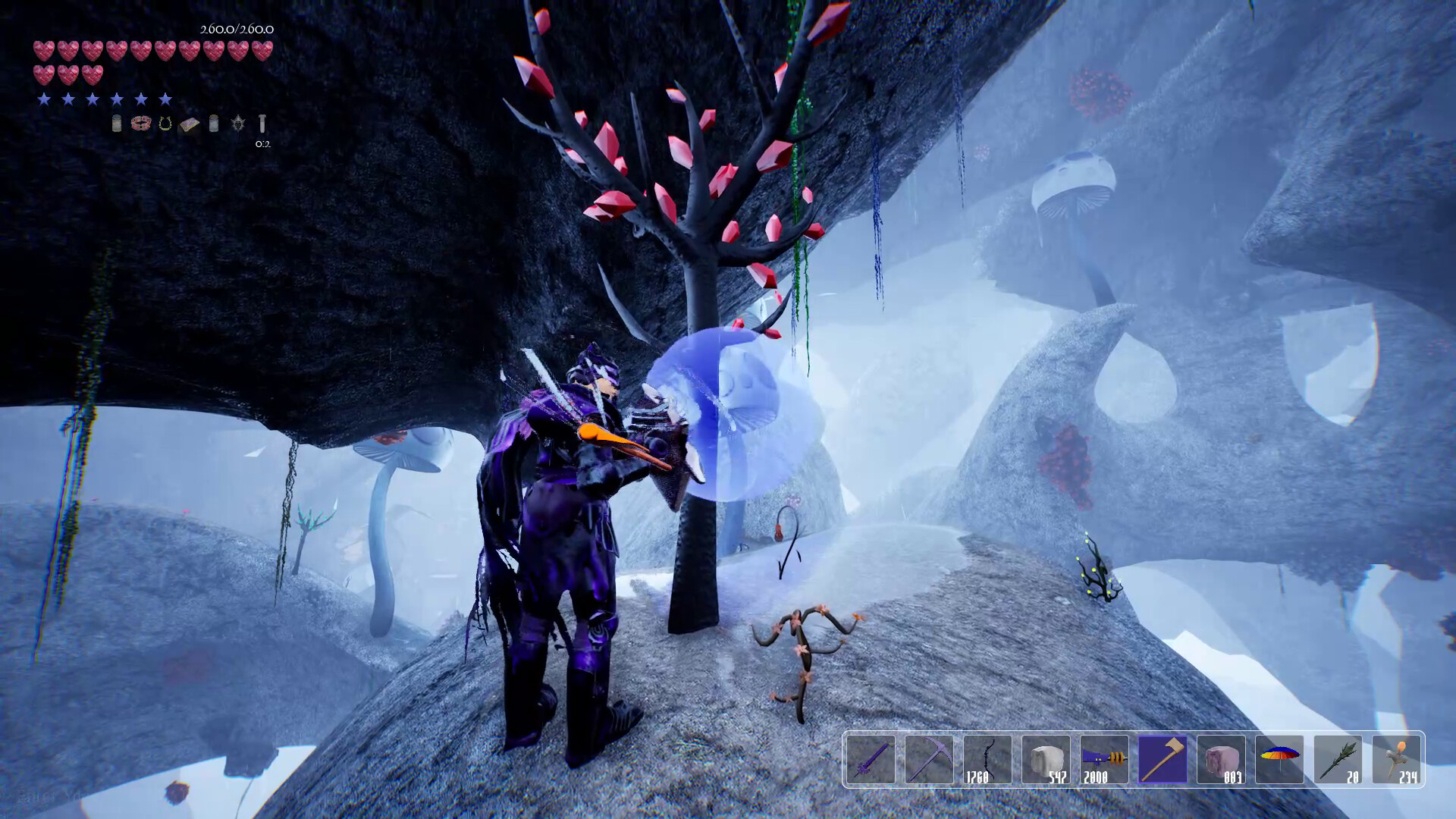Image resolution: width=1456 pixels, height=819 pixels.
Task: Select the white block stack of 547
Action: click(x=1046, y=759)
